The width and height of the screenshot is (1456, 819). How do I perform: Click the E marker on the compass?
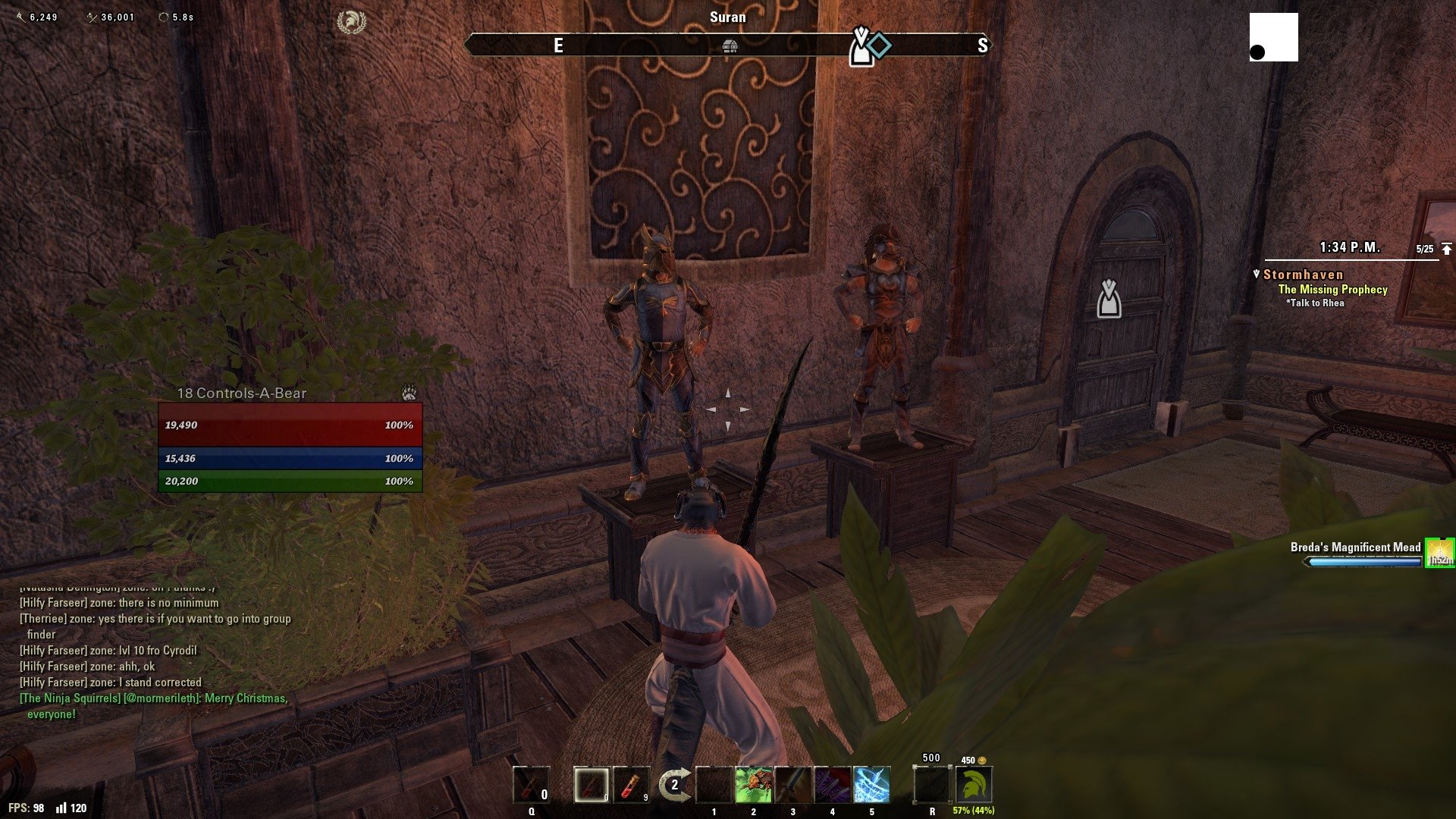click(559, 45)
